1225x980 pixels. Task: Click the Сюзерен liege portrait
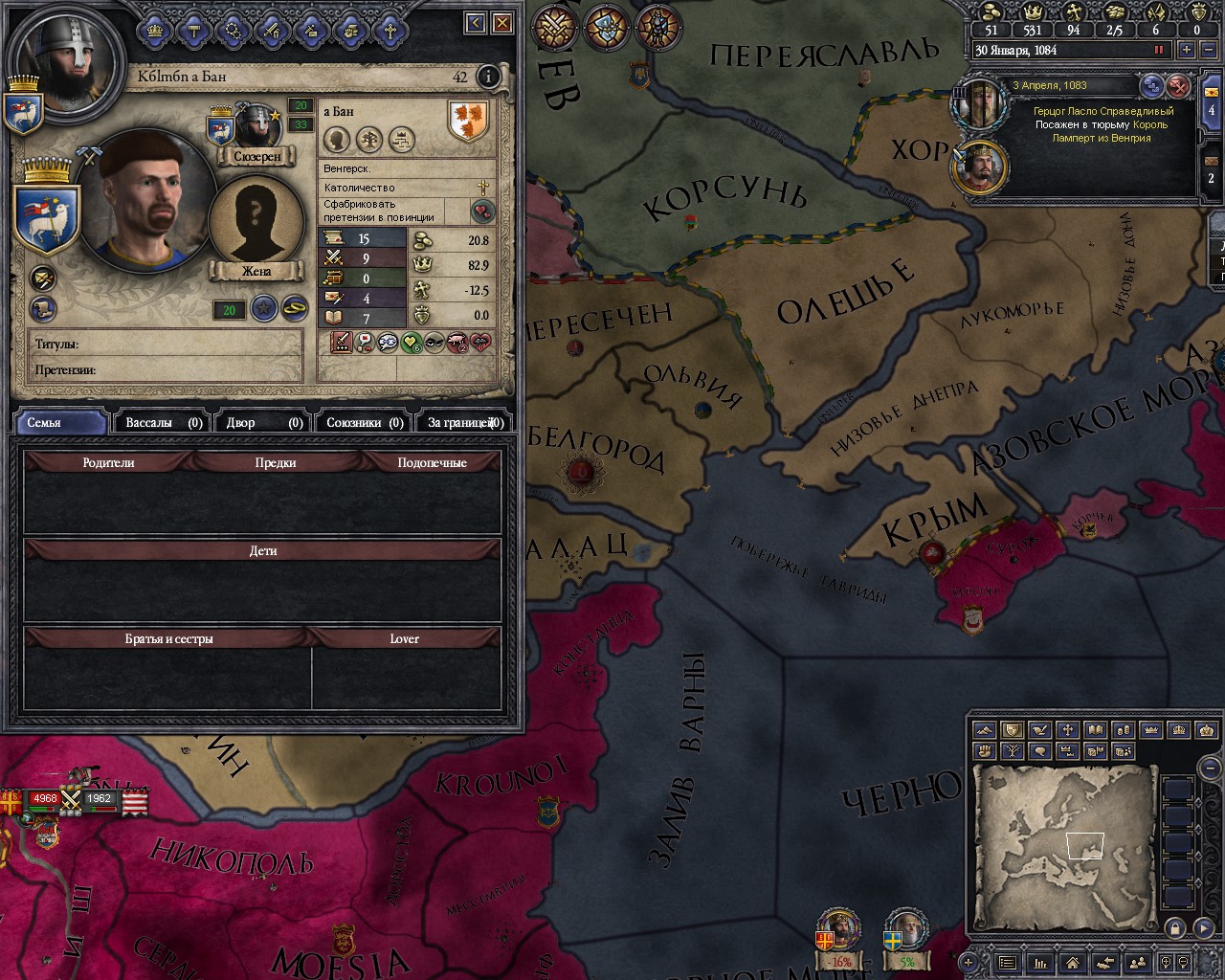256,129
